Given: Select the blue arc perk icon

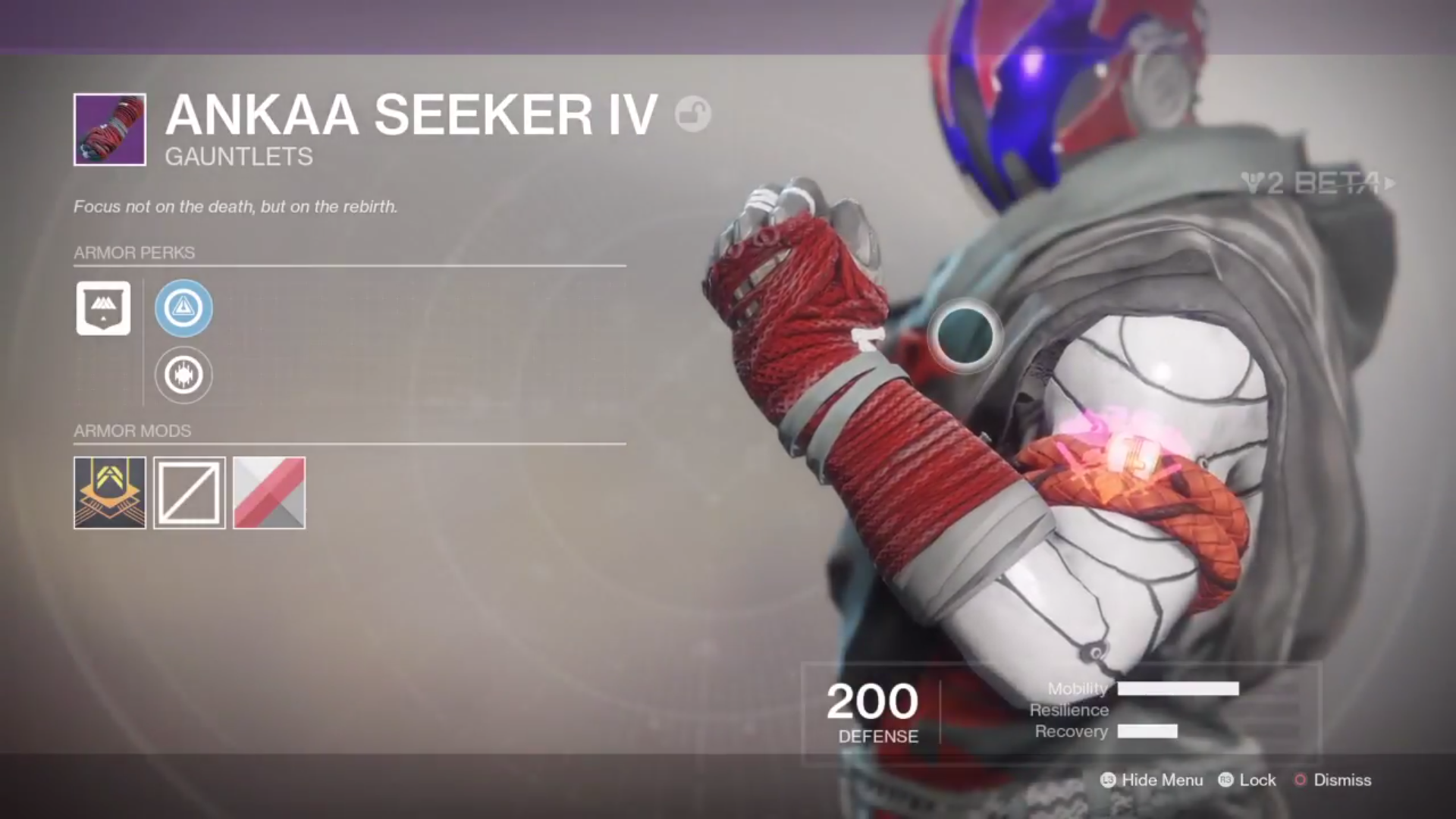Looking at the screenshot, I should tap(184, 308).
